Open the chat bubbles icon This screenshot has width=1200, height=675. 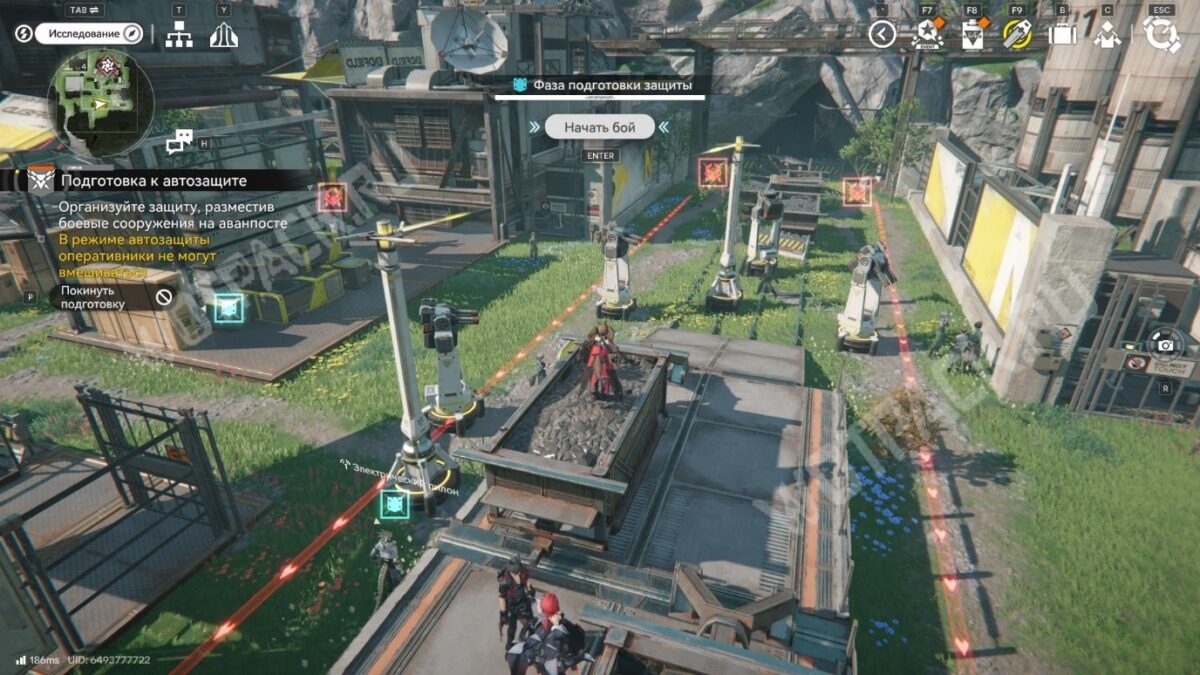click(180, 142)
